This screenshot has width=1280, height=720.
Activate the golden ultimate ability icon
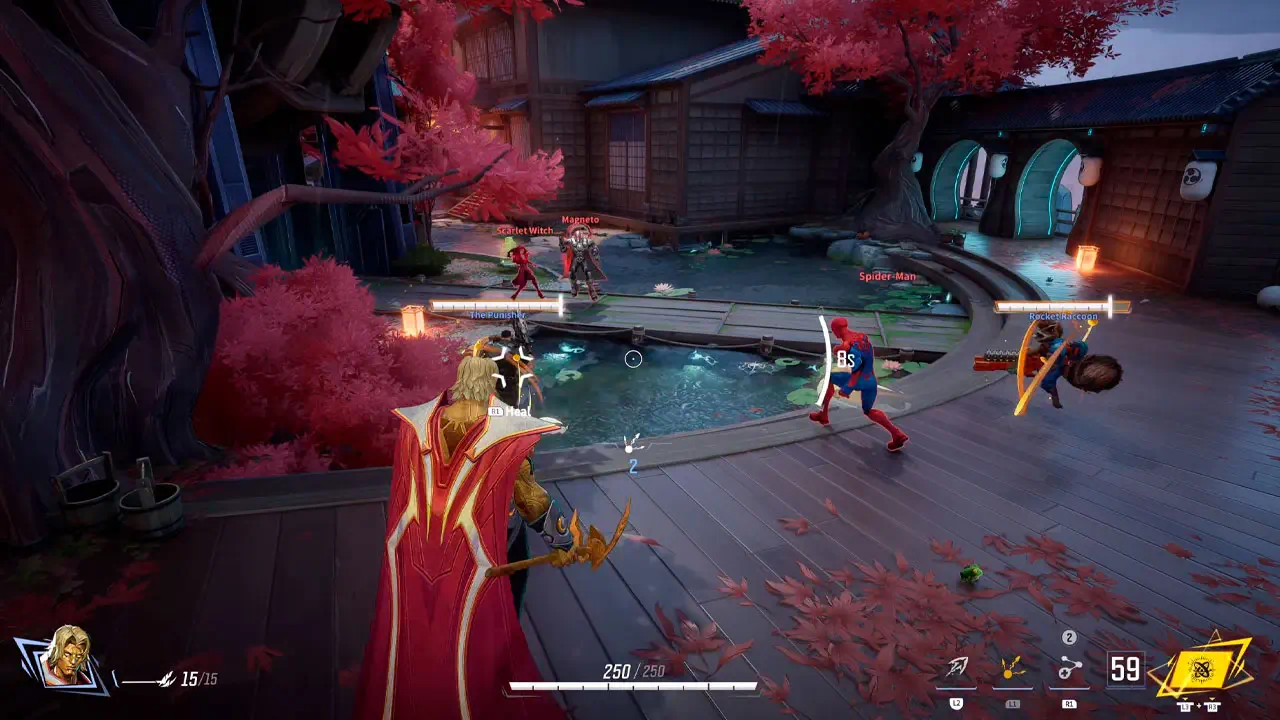click(x=1201, y=667)
